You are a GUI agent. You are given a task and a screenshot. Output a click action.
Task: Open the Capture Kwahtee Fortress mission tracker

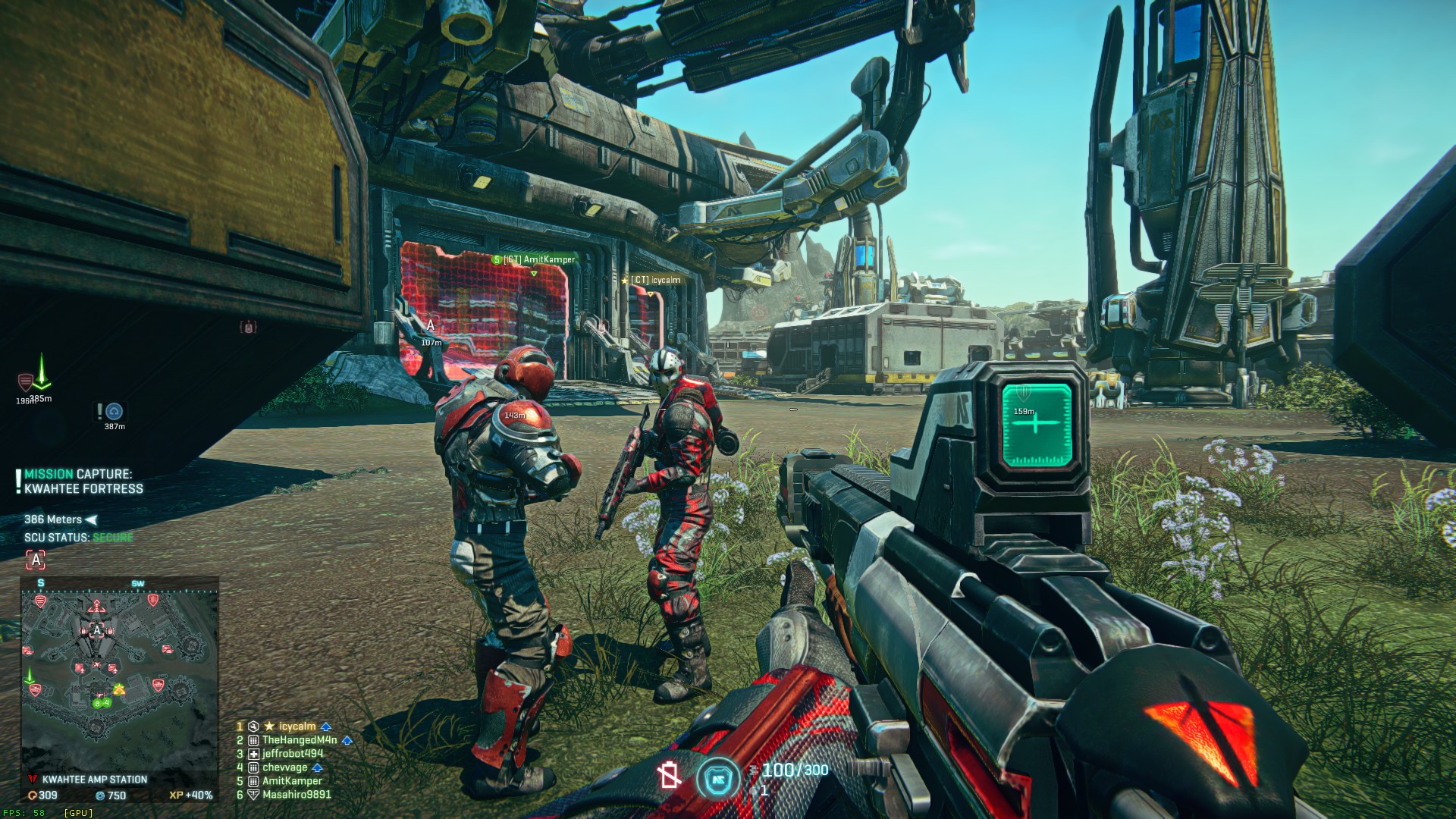point(83,482)
